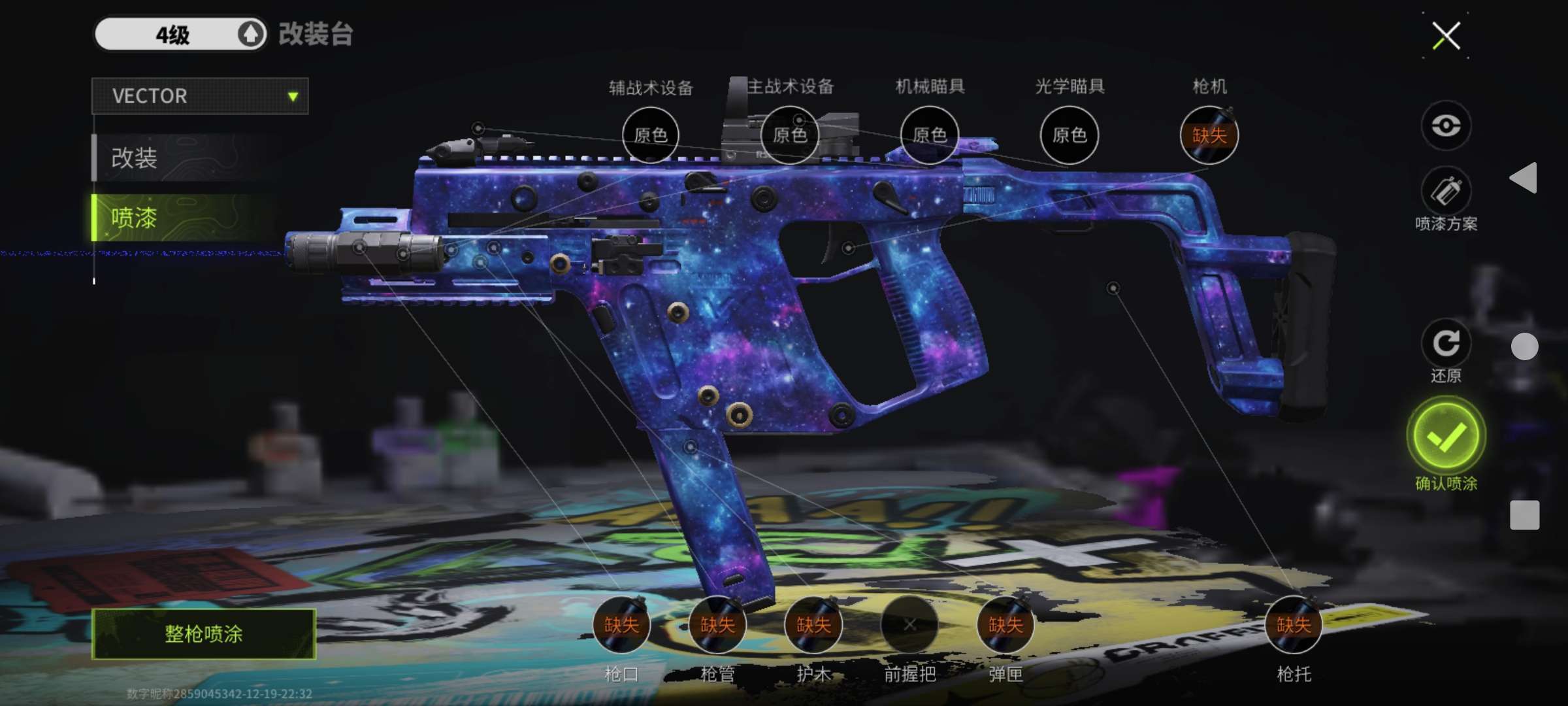The height and width of the screenshot is (706, 1568).
Task: Select the 枪机 paint slot
Action: tap(1209, 135)
